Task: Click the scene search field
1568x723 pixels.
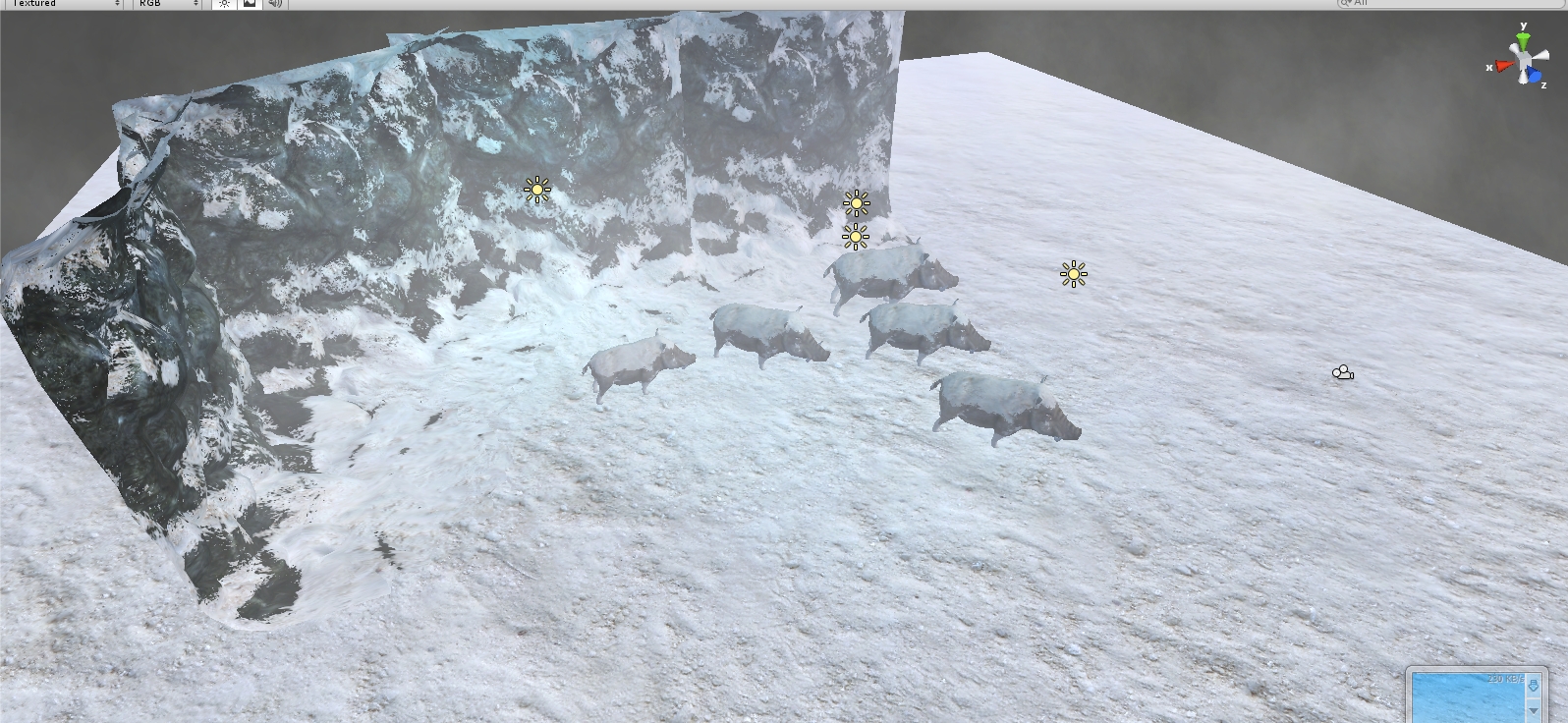Action: tap(1444, 4)
